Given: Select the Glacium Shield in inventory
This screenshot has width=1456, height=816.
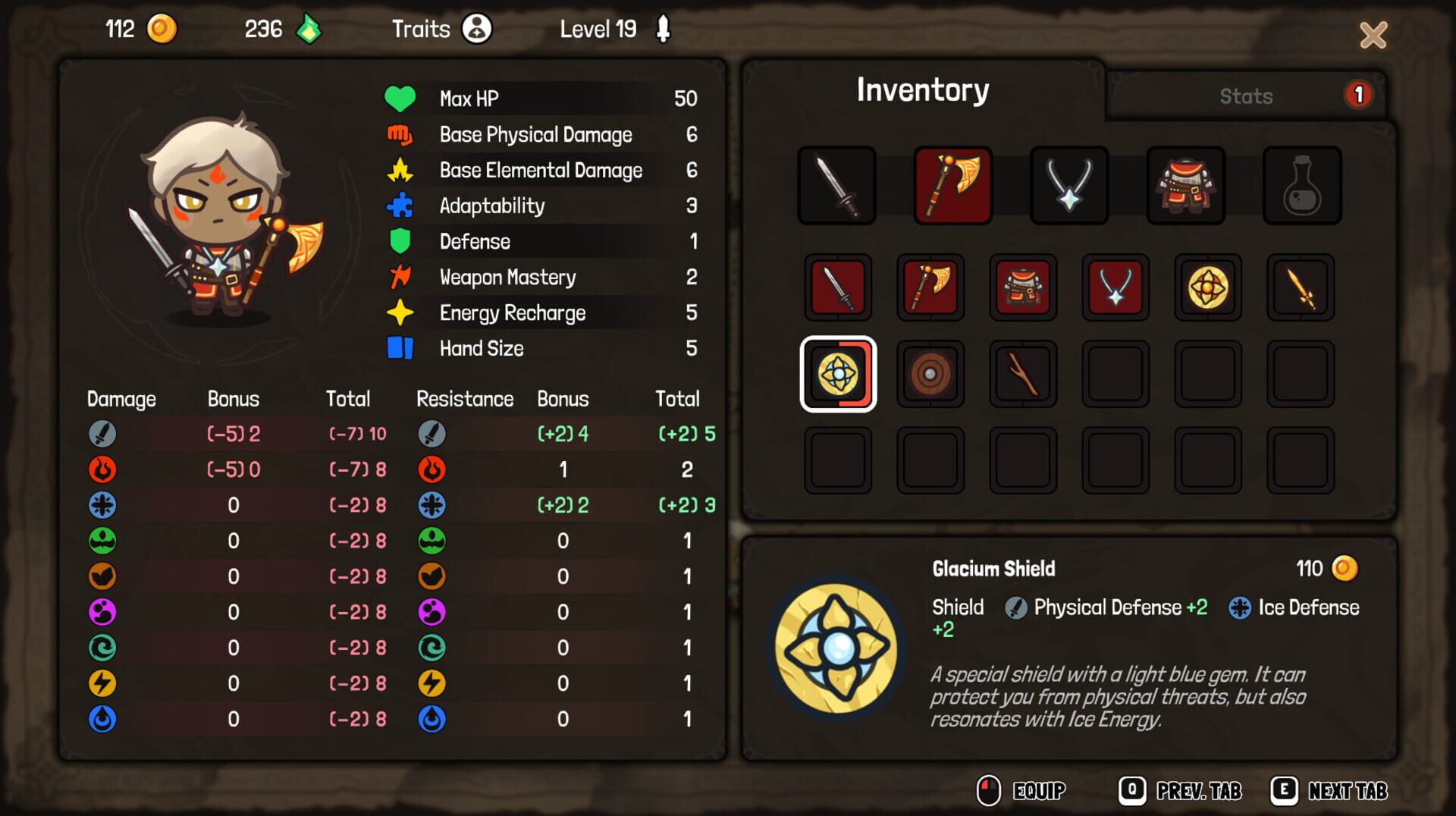Looking at the screenshot, I should click(837, 374).
